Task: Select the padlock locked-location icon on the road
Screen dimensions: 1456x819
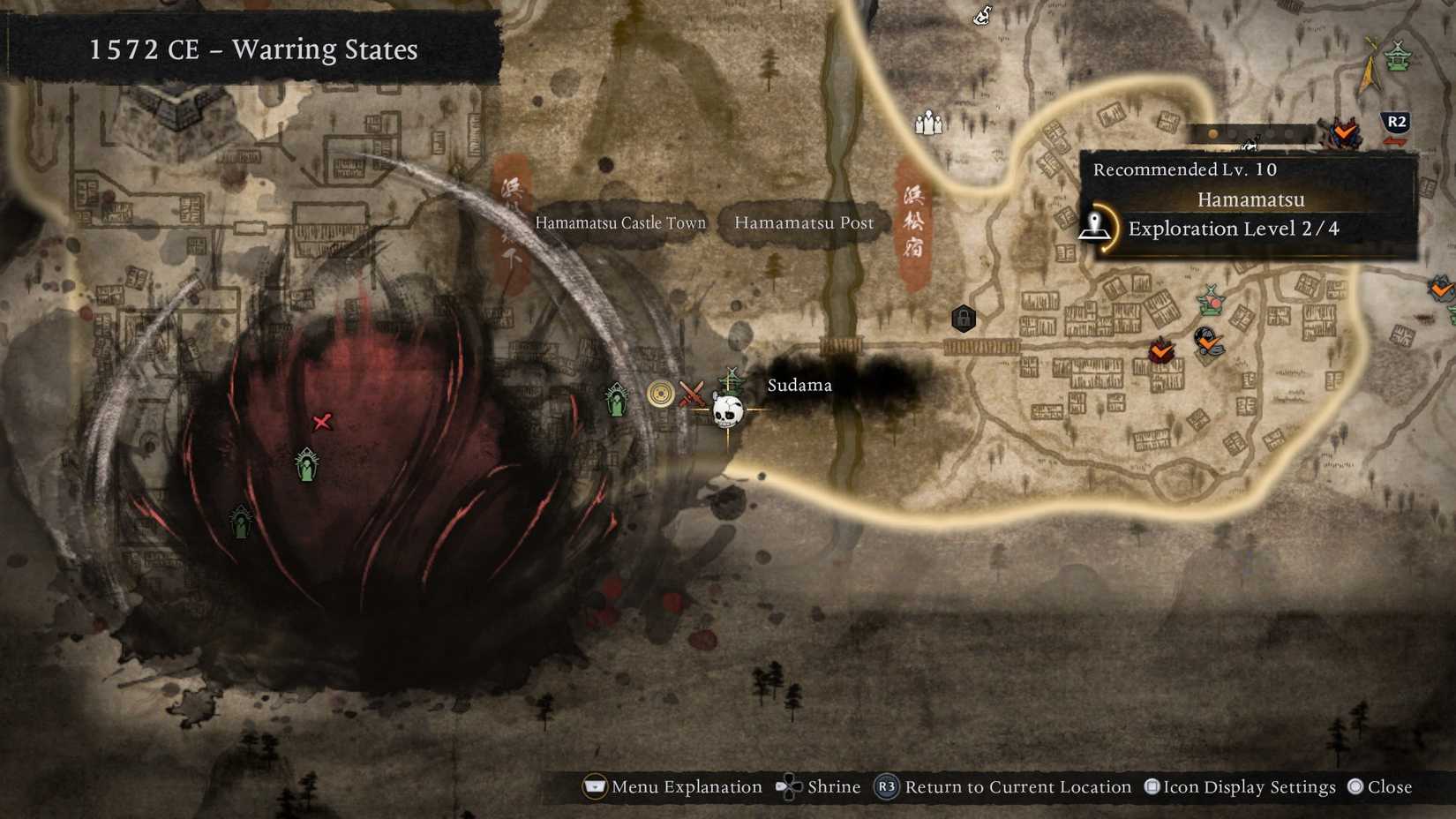Action: pyautogui.click(x=964, y=319)
